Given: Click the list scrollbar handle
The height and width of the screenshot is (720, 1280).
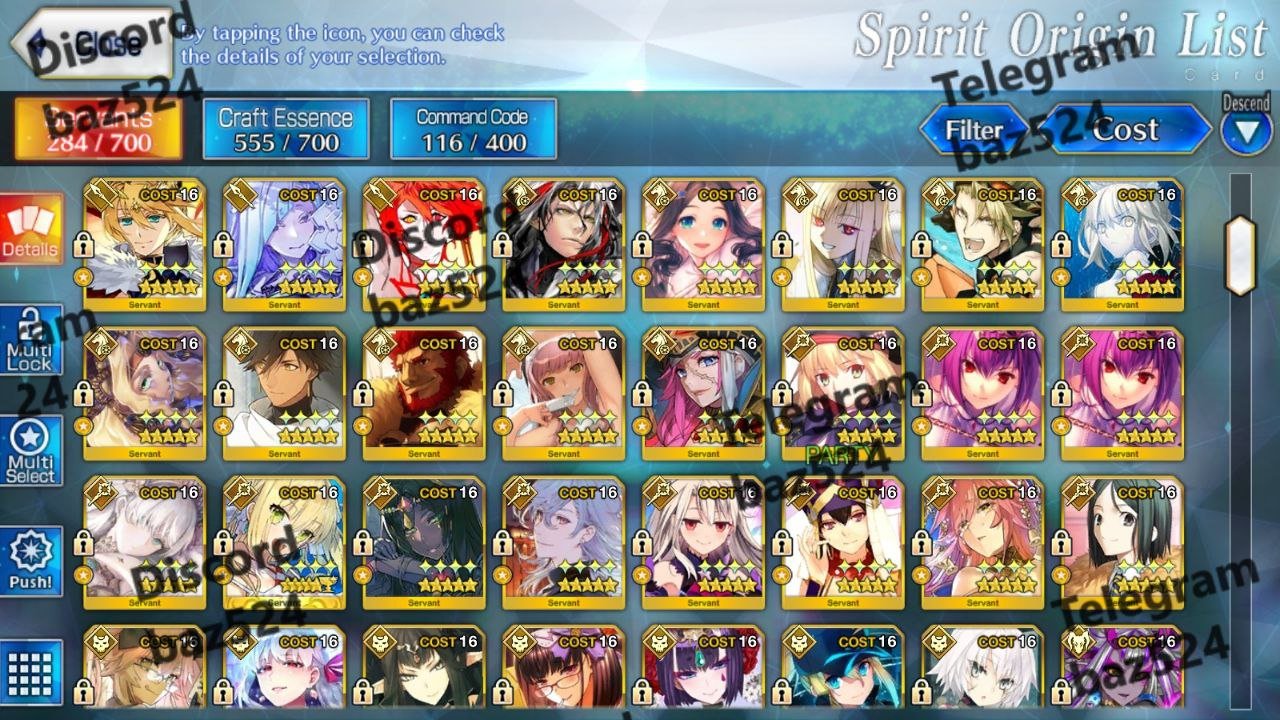Looking at the screenshot, I should pos(1240,255).
